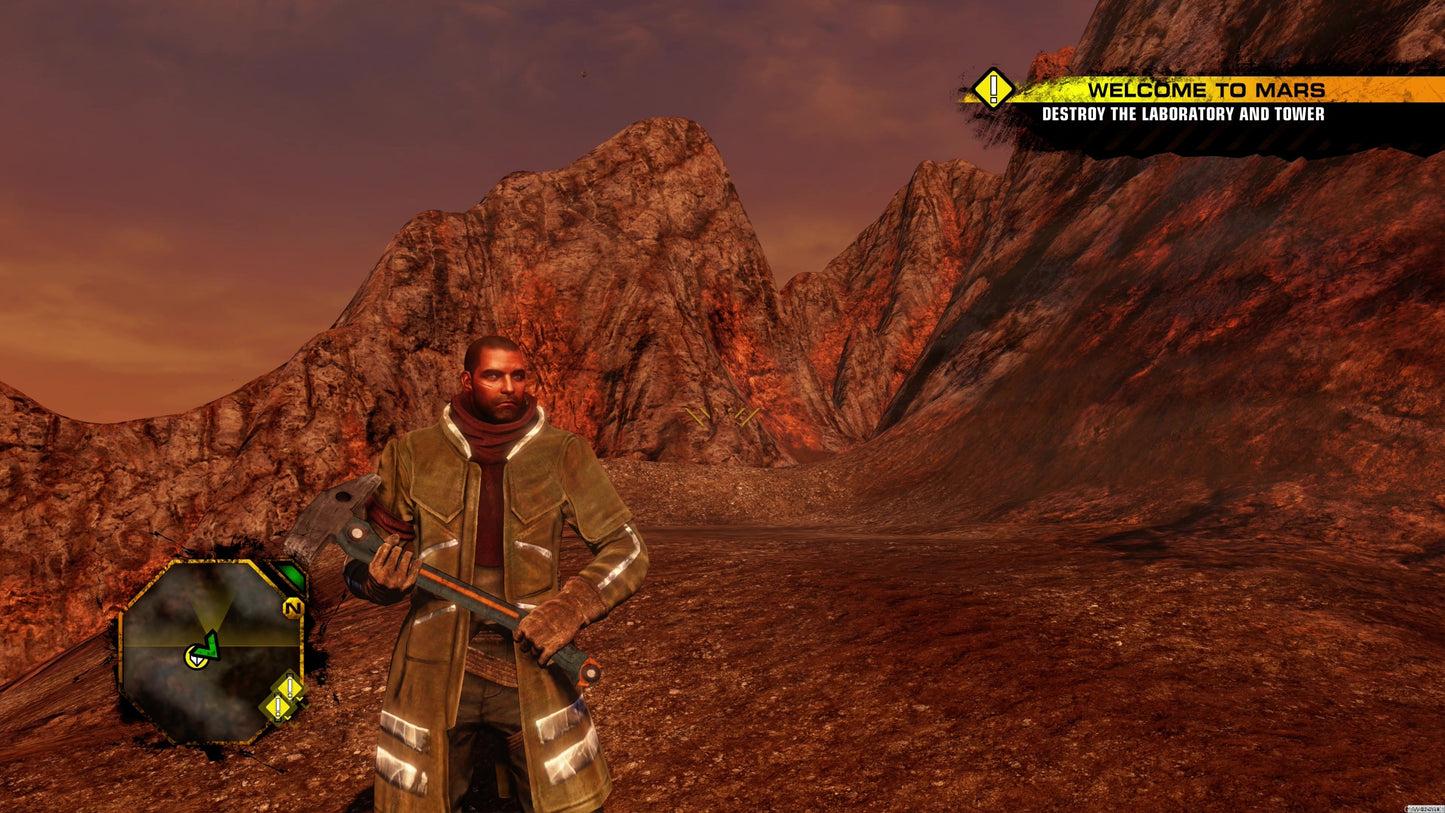Select the yellow circular waypoint under the player arrow
This screenshot has height=813, width=1445.
coord(196,658)
